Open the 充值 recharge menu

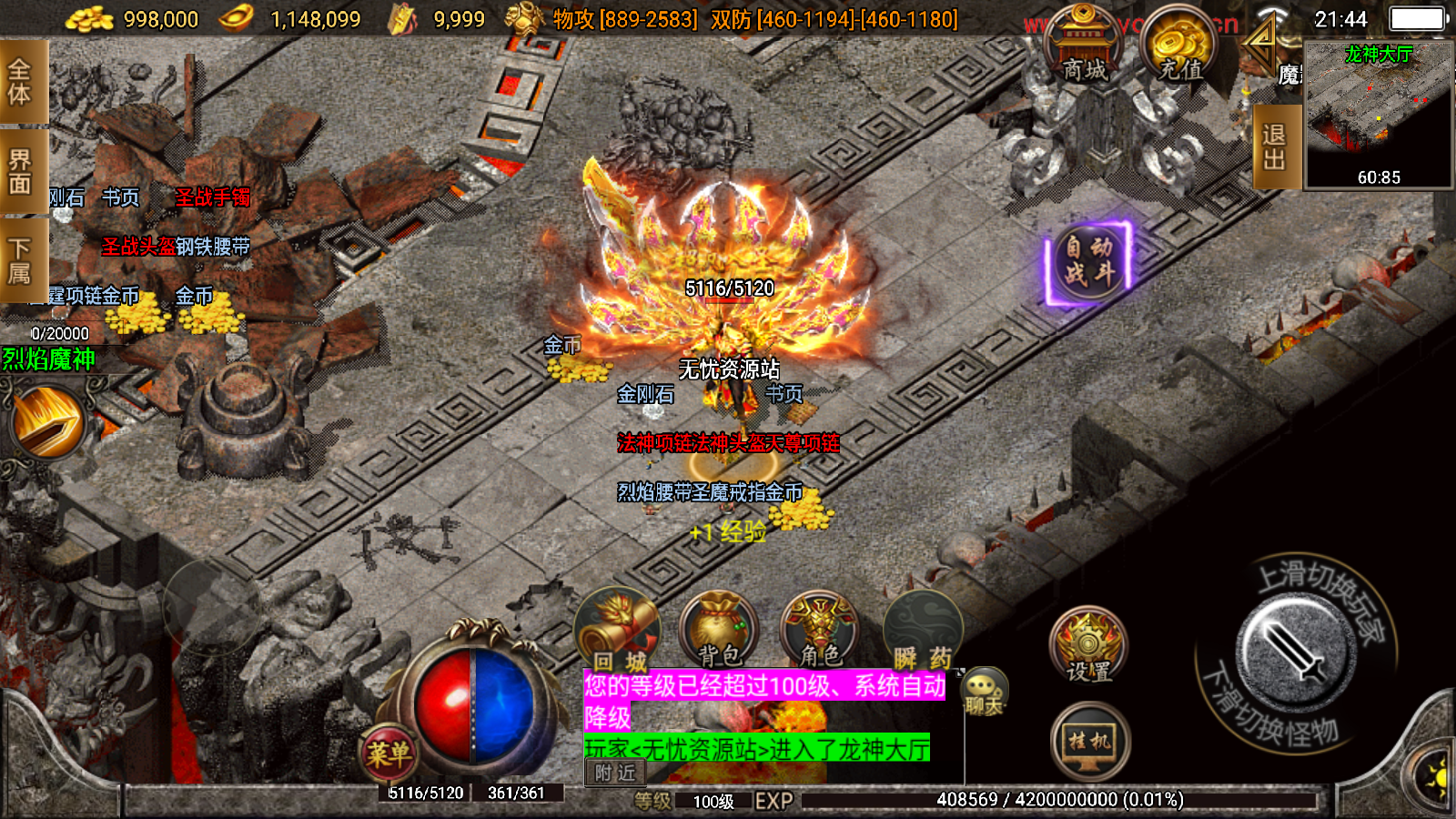point(1180,47)
